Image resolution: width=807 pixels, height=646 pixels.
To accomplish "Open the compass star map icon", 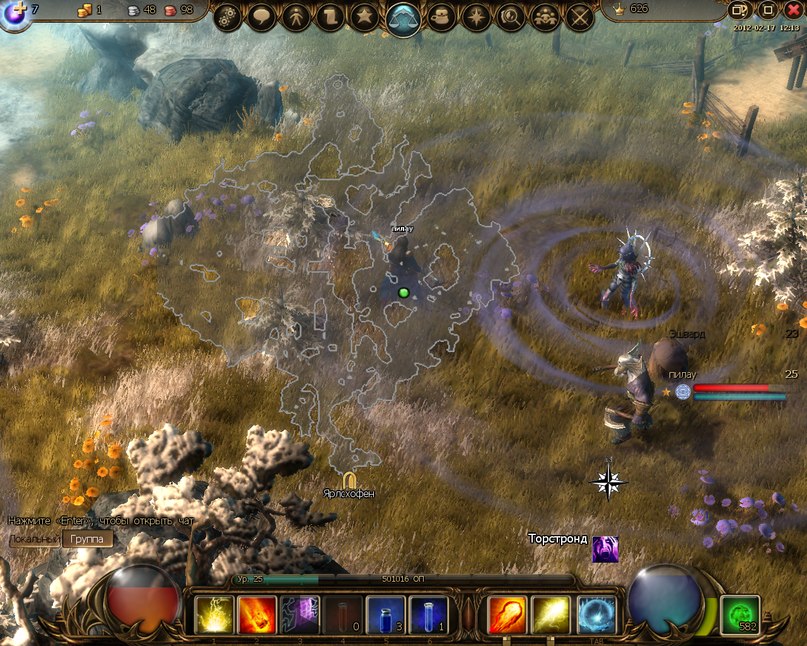I will (x=476, y=17).
